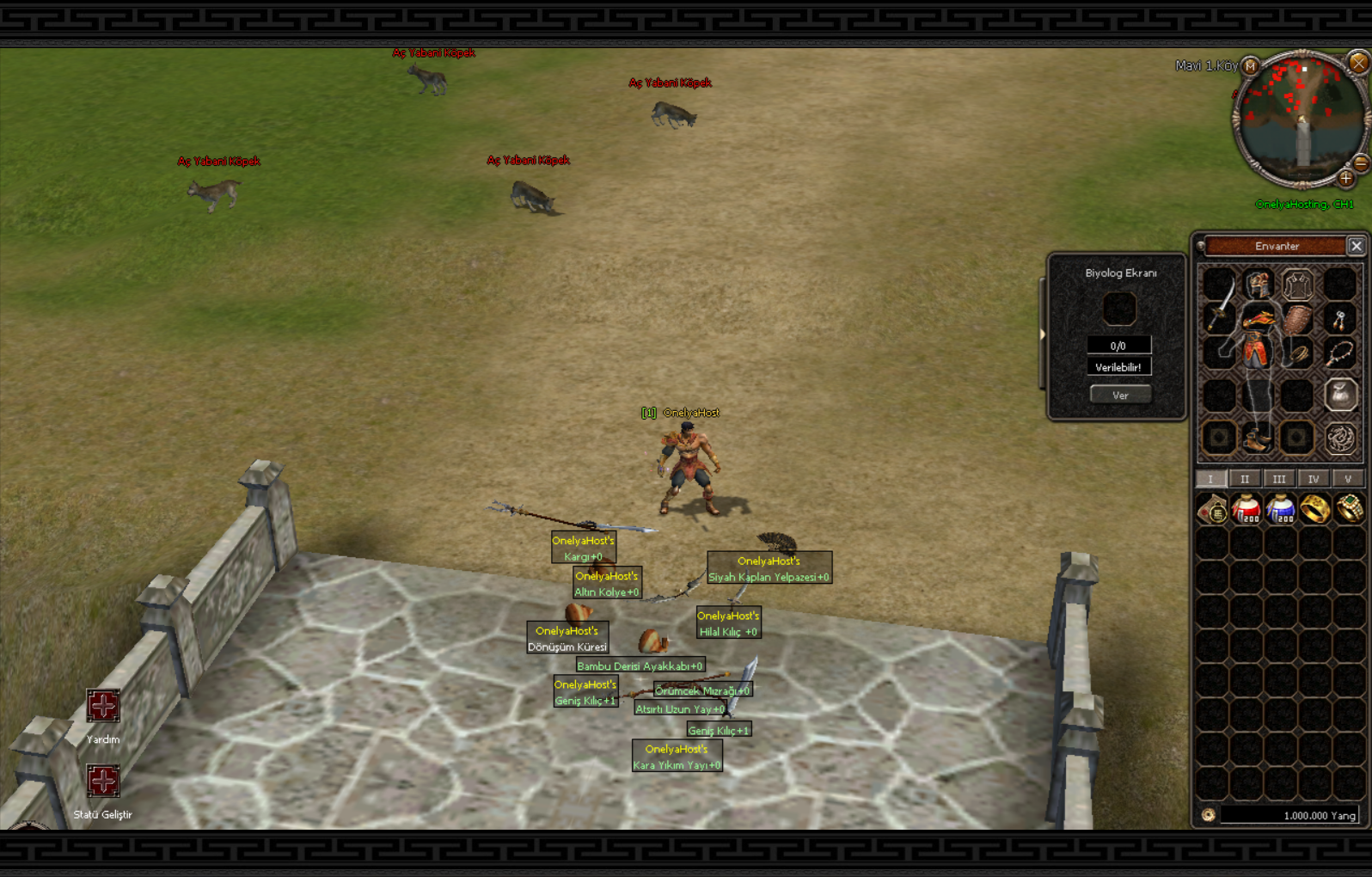Switch to inventory tab V
Screen dimensions: 1372x877
coord(1347,478)
